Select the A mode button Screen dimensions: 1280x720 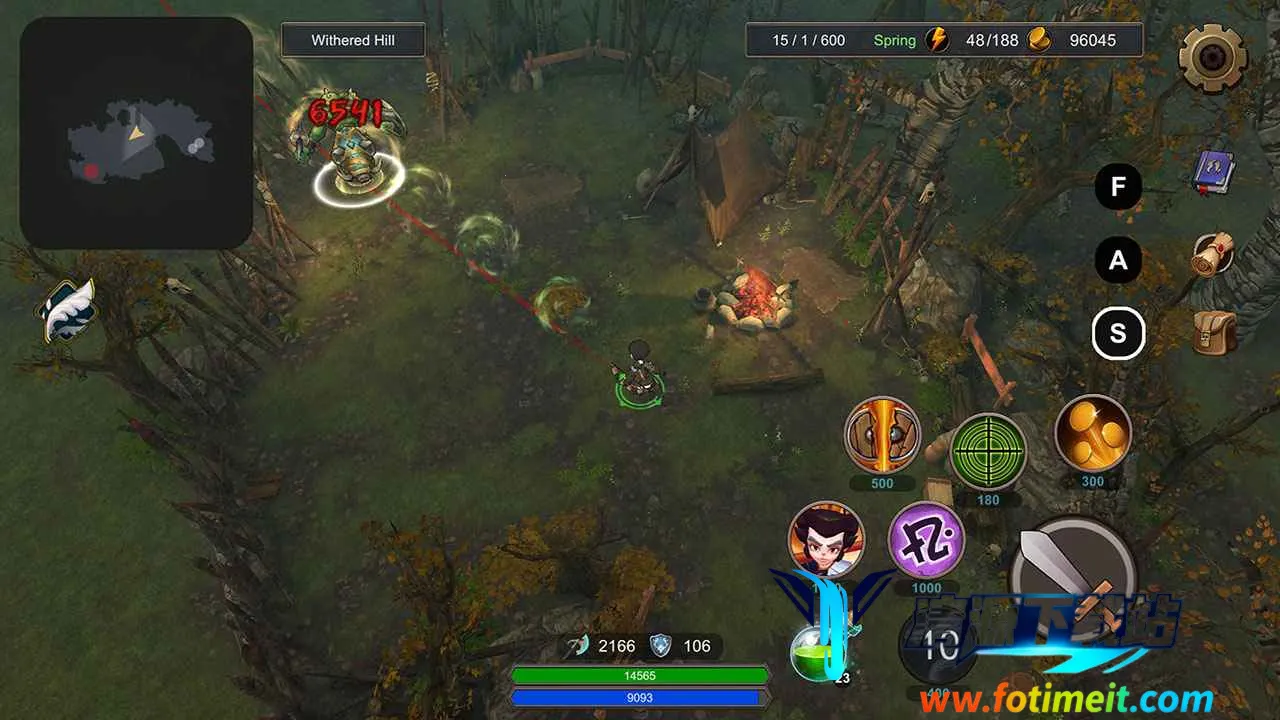pos(1118,261)
